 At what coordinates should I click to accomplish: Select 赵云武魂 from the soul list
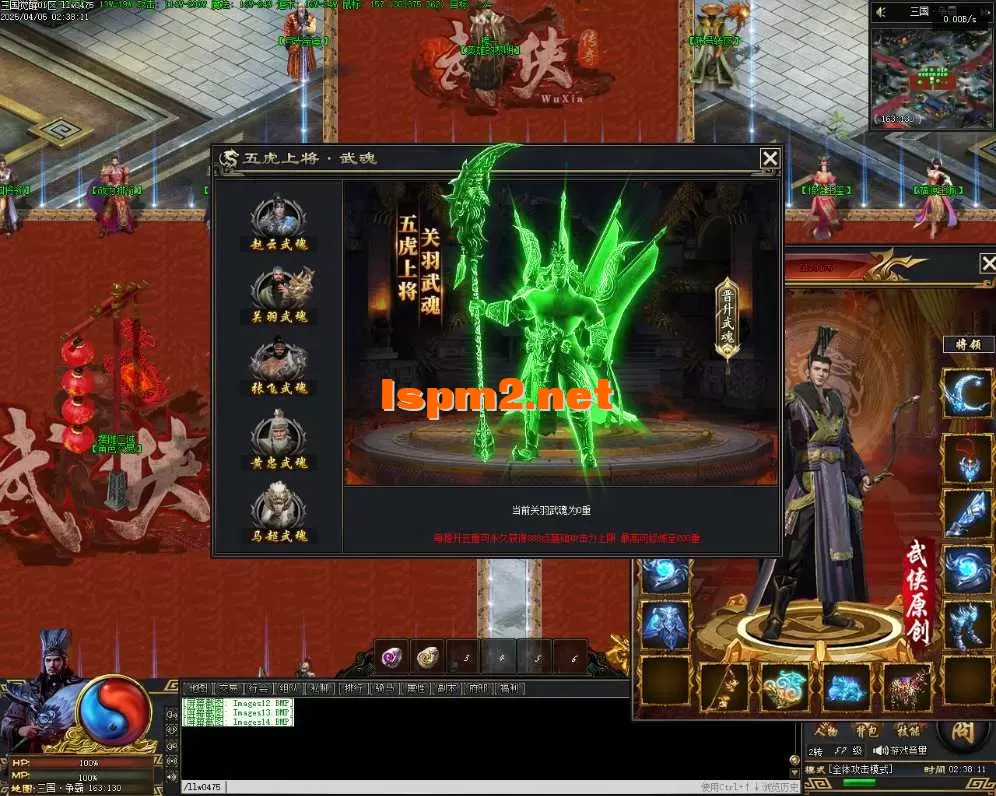click(279, 221)
